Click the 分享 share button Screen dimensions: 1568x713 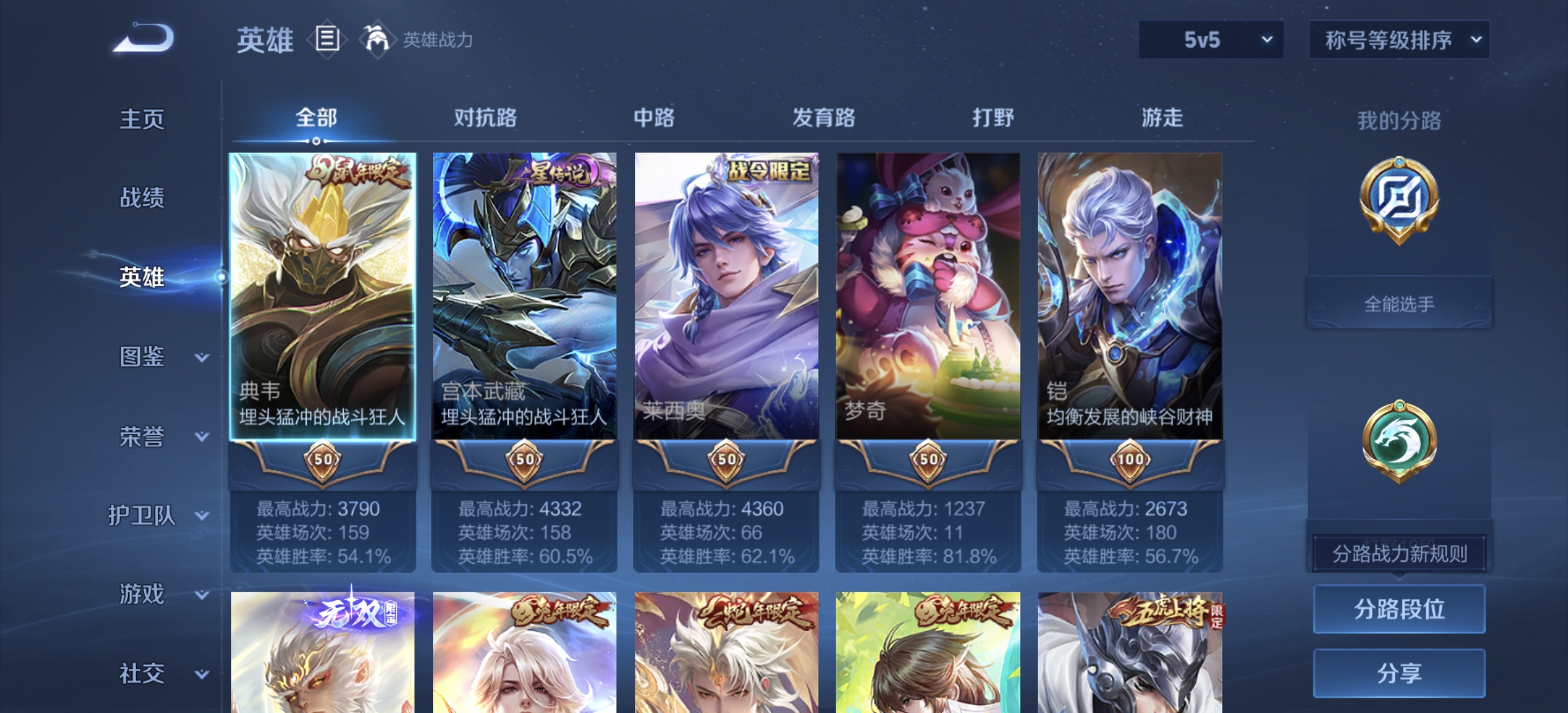[1398, 673]
